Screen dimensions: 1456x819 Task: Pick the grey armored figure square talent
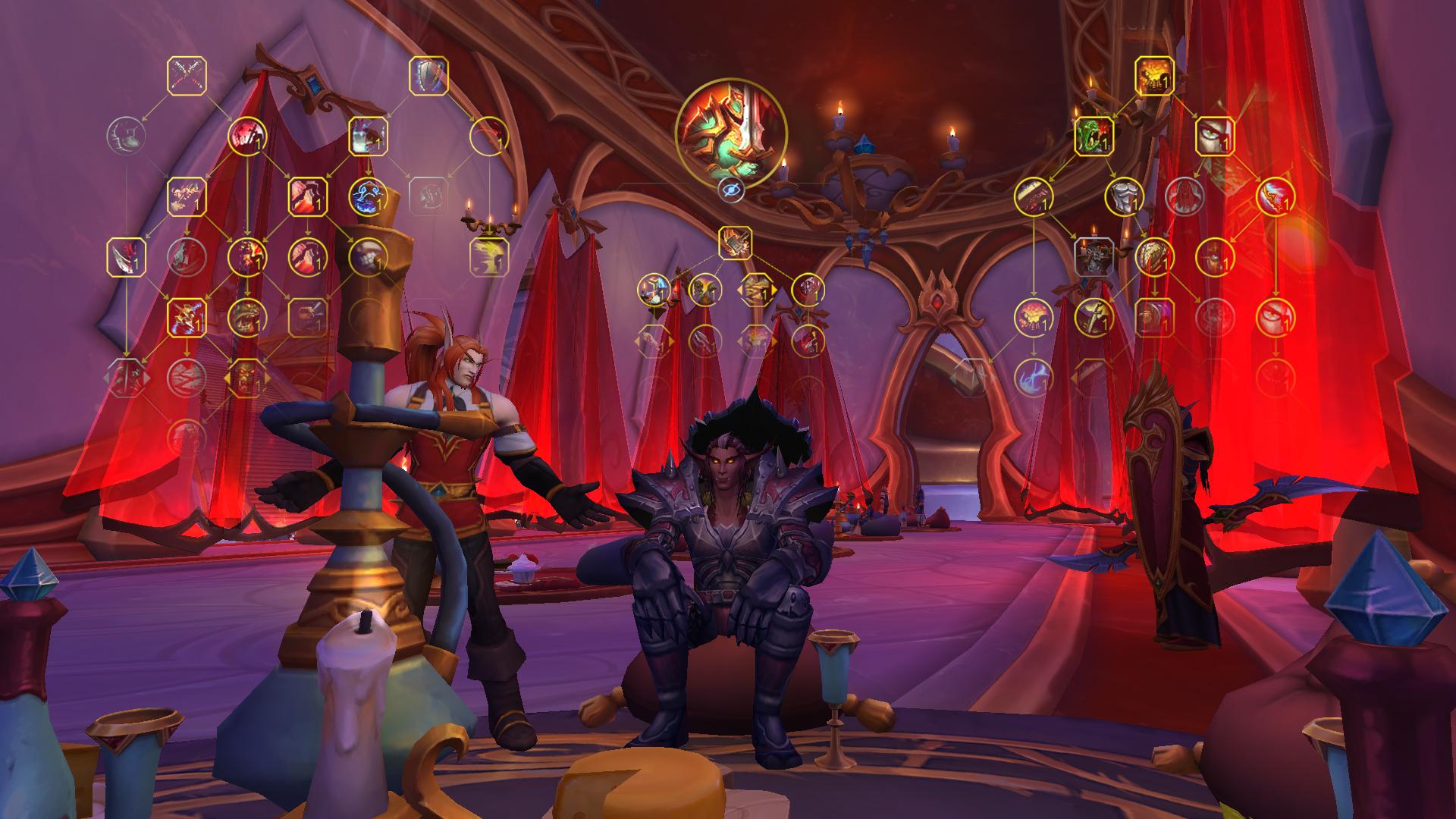pos(1094,257)
